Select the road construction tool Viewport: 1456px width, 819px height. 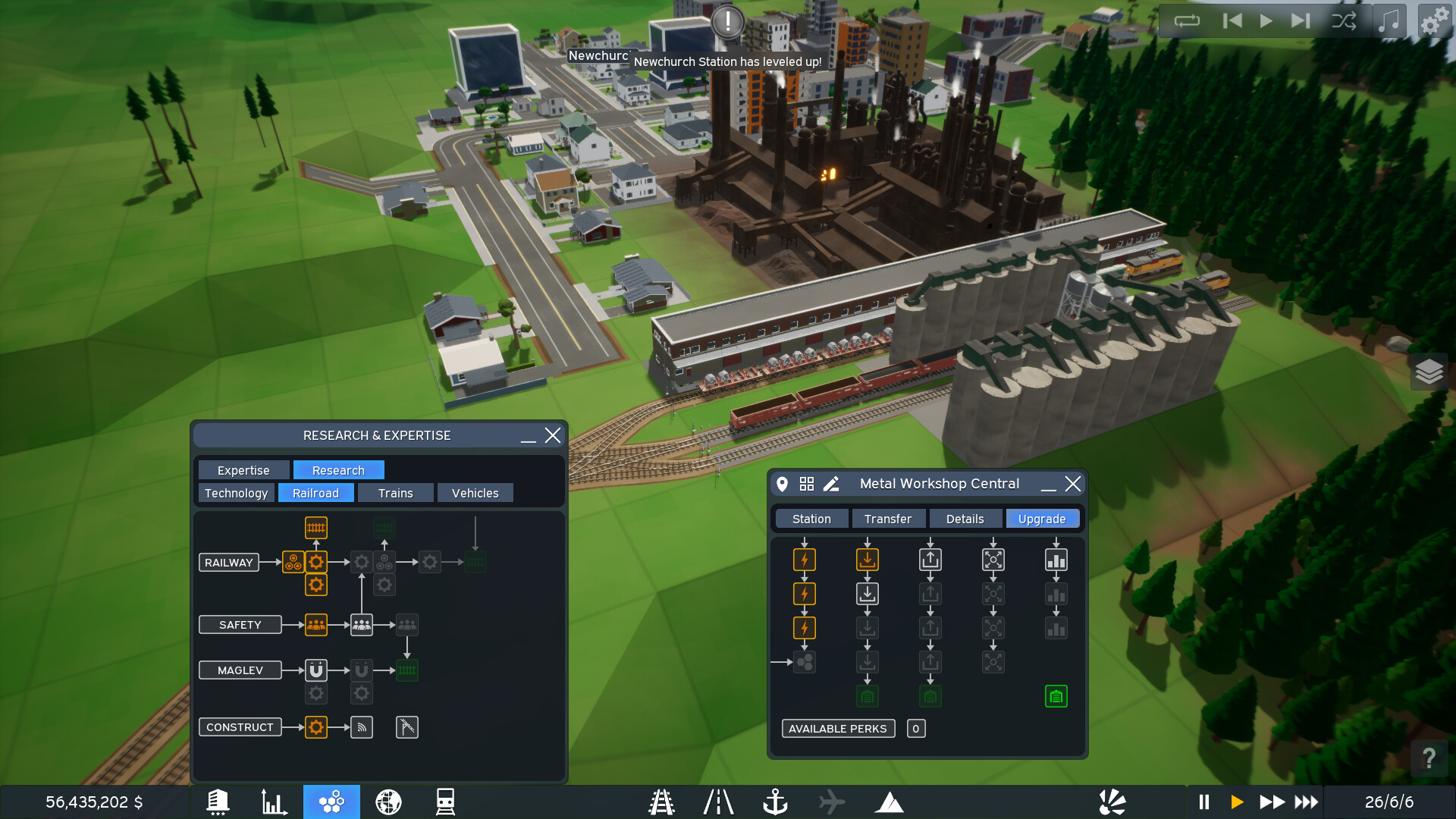point(718,801)
